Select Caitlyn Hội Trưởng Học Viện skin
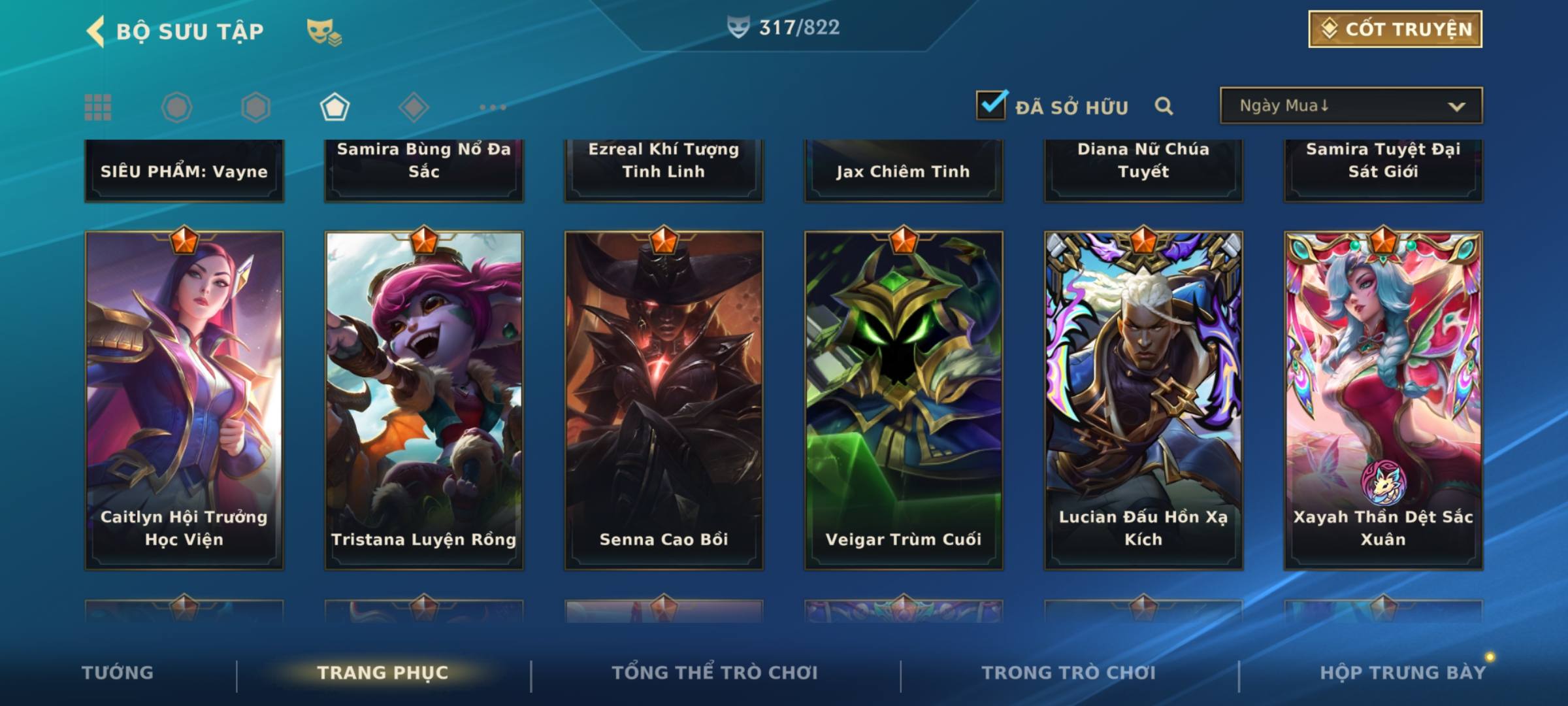Image resolution: width=1568 pixels, height=706 pixels. [x=184, y=400]
